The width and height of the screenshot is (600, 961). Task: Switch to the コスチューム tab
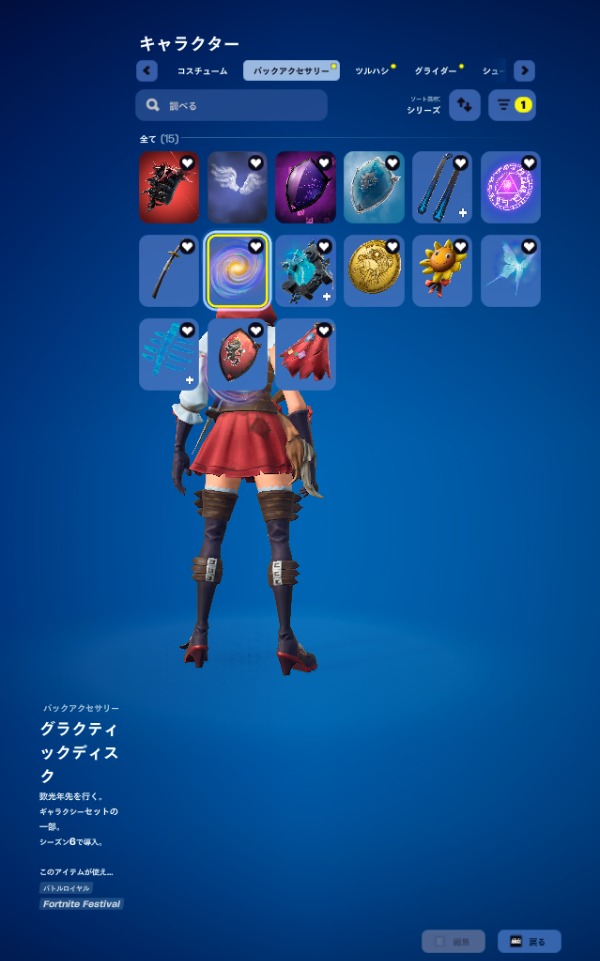tap(201, 71)
